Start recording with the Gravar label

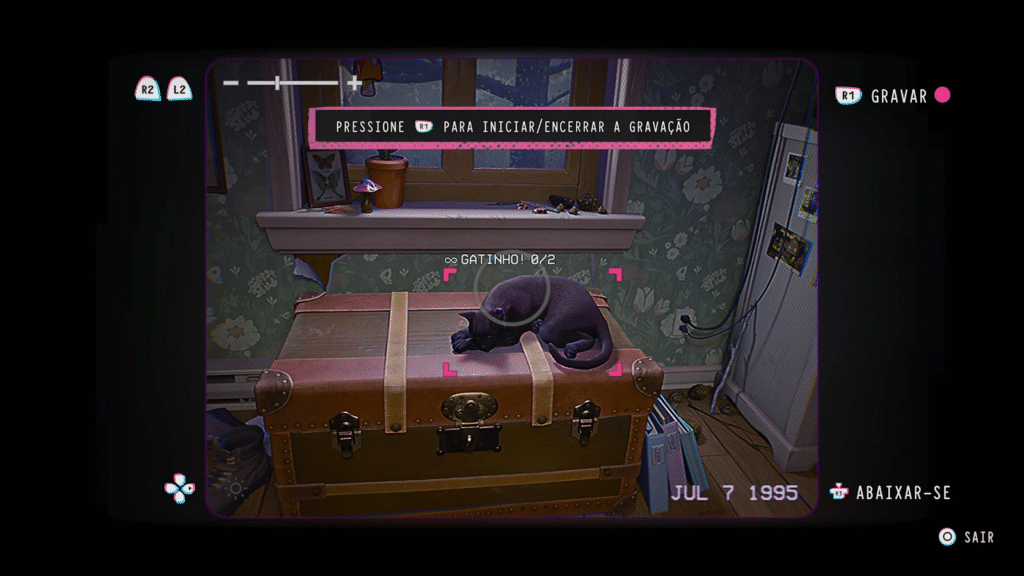tap(899, 96)
